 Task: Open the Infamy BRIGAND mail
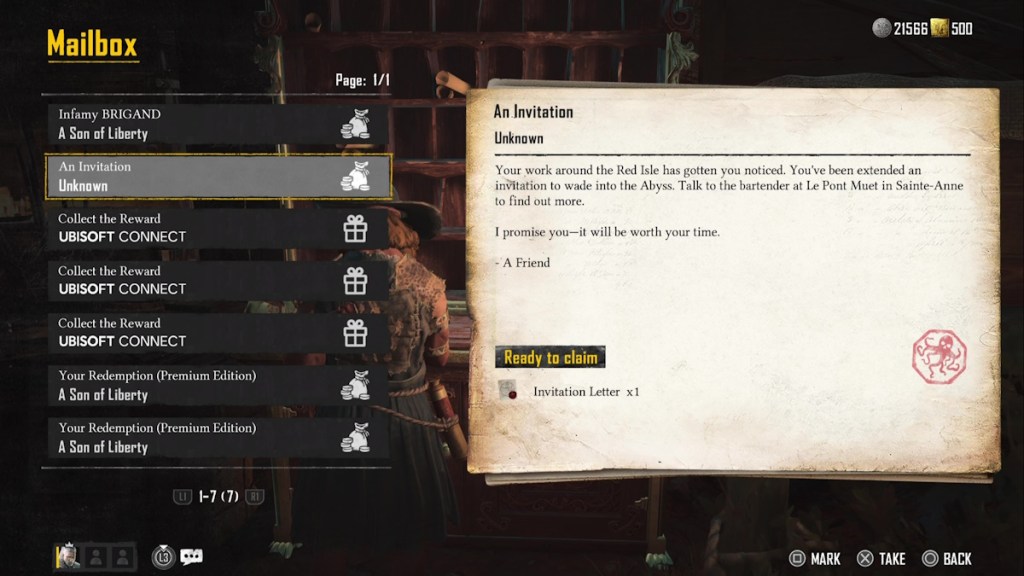(217, 124)
